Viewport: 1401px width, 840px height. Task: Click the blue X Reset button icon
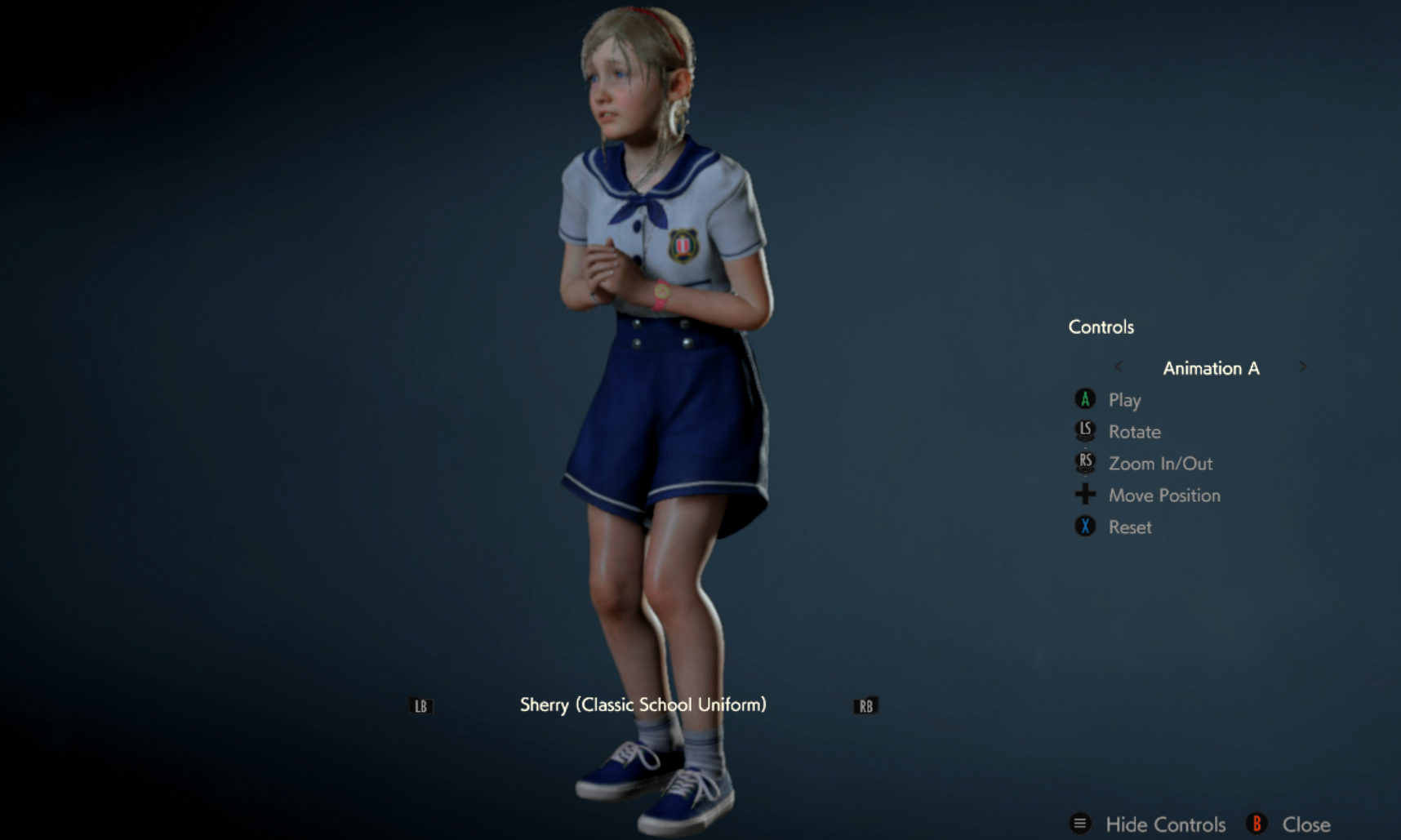point(1085,527)
